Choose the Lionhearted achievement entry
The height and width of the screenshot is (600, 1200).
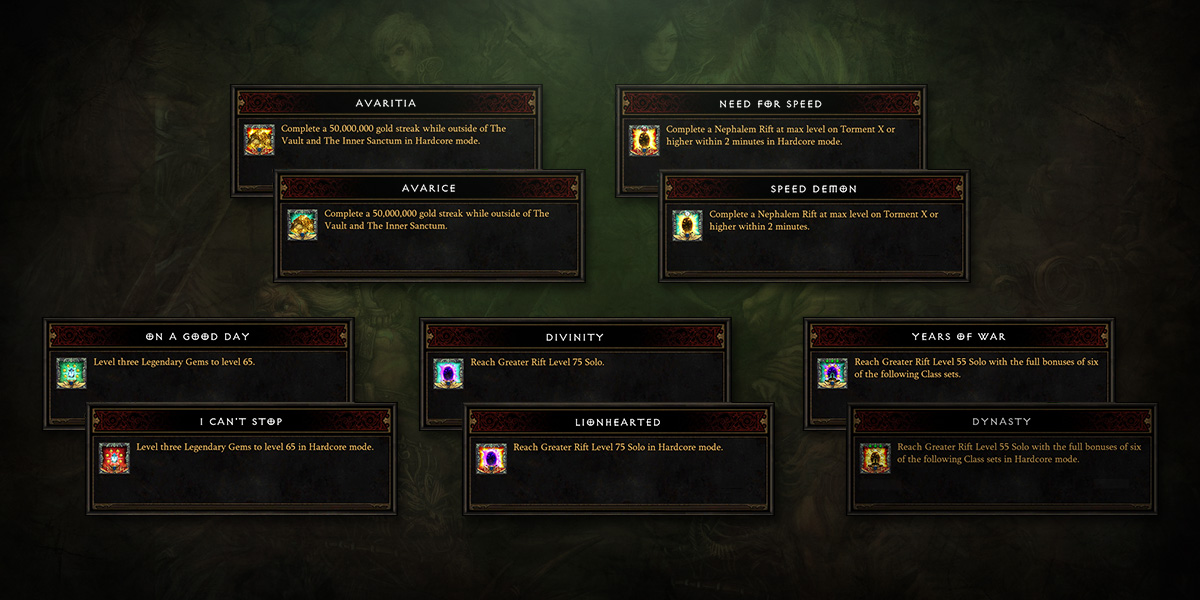[618, 421]
